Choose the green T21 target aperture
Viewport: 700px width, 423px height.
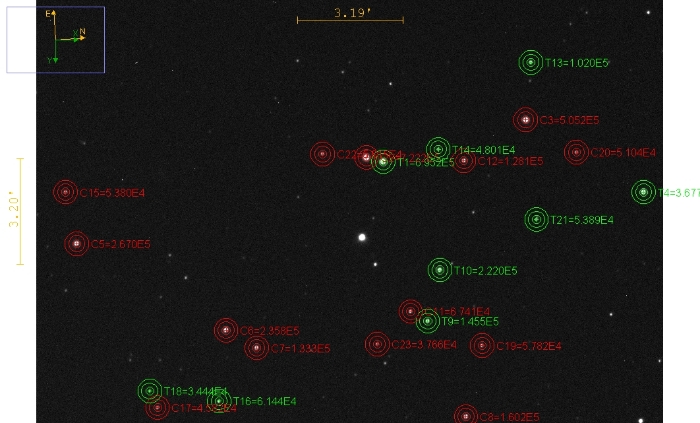(536, 219)
